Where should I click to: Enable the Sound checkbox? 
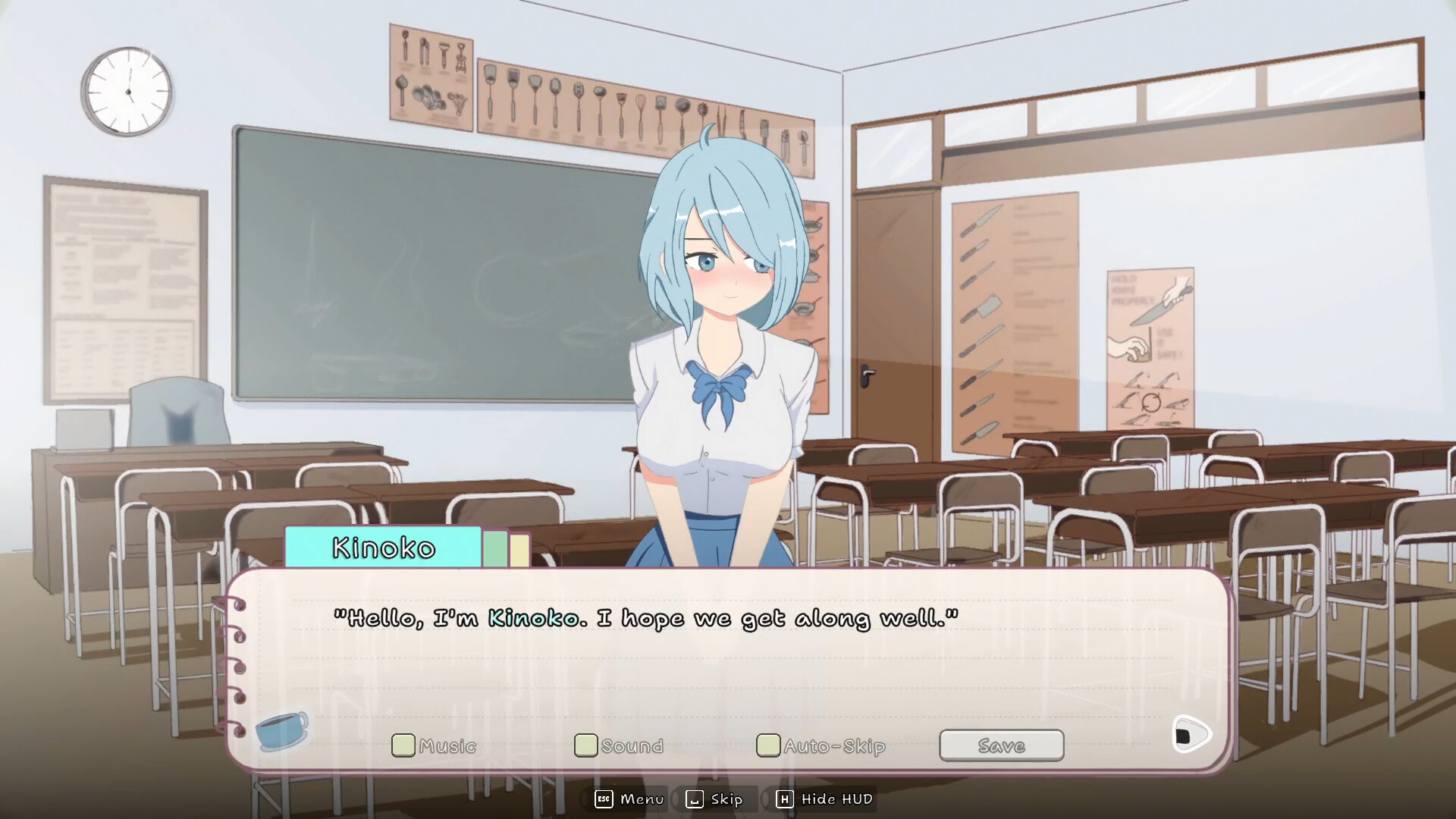click(585, 745)
